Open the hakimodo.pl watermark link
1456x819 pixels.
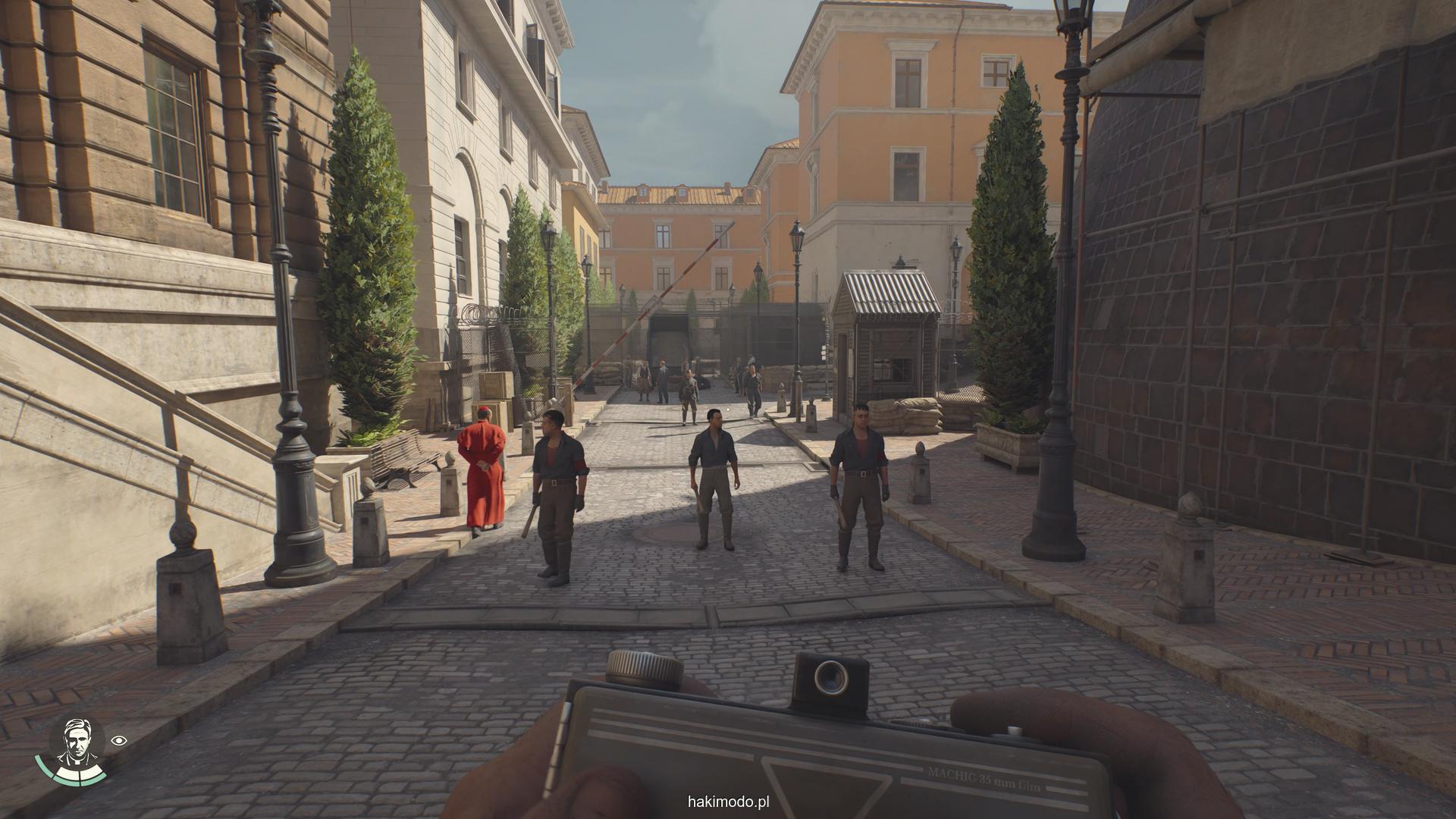coord(728,802)
